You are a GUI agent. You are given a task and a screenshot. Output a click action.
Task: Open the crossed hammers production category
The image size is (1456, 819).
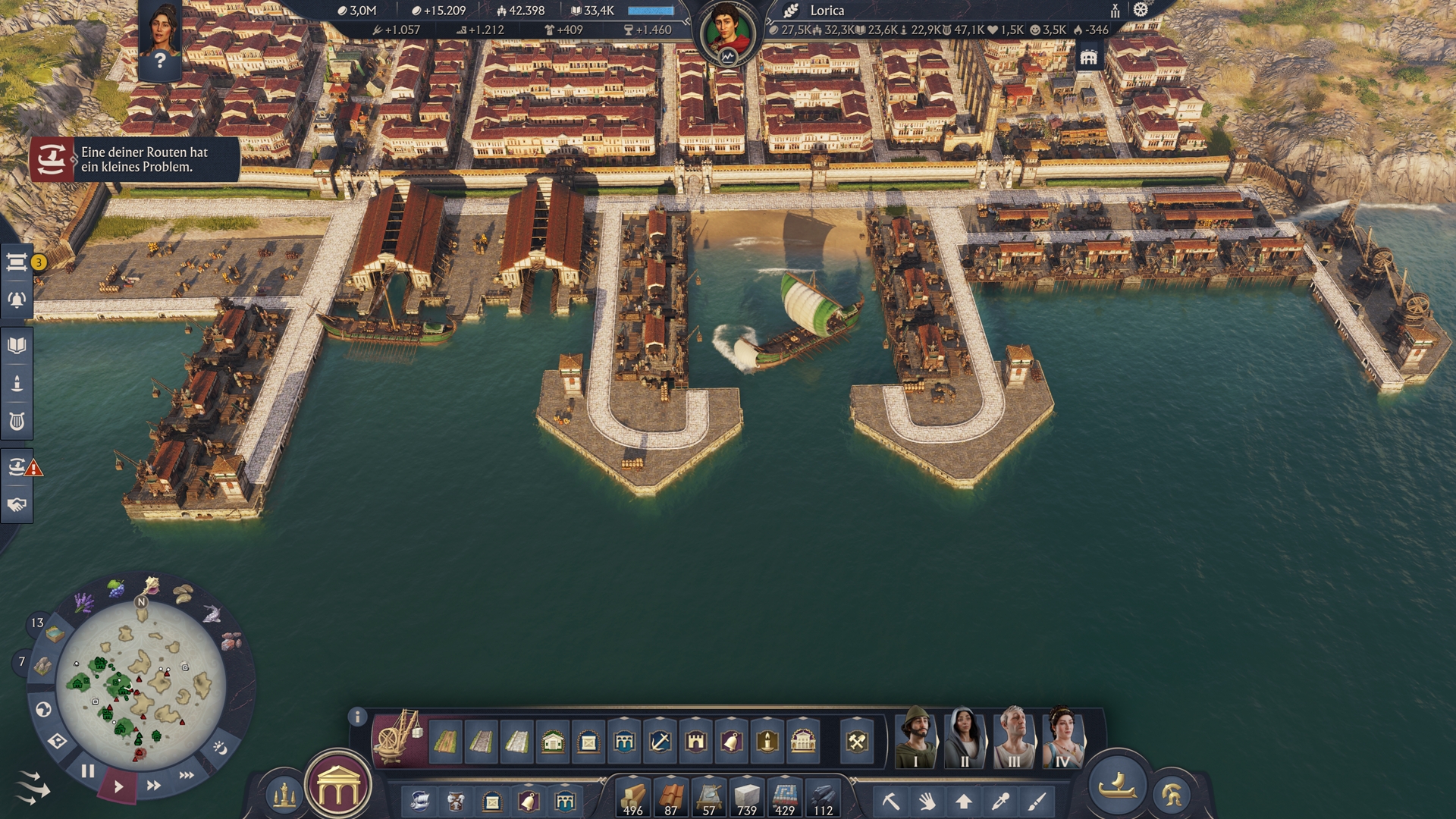[x=857, y=741]
